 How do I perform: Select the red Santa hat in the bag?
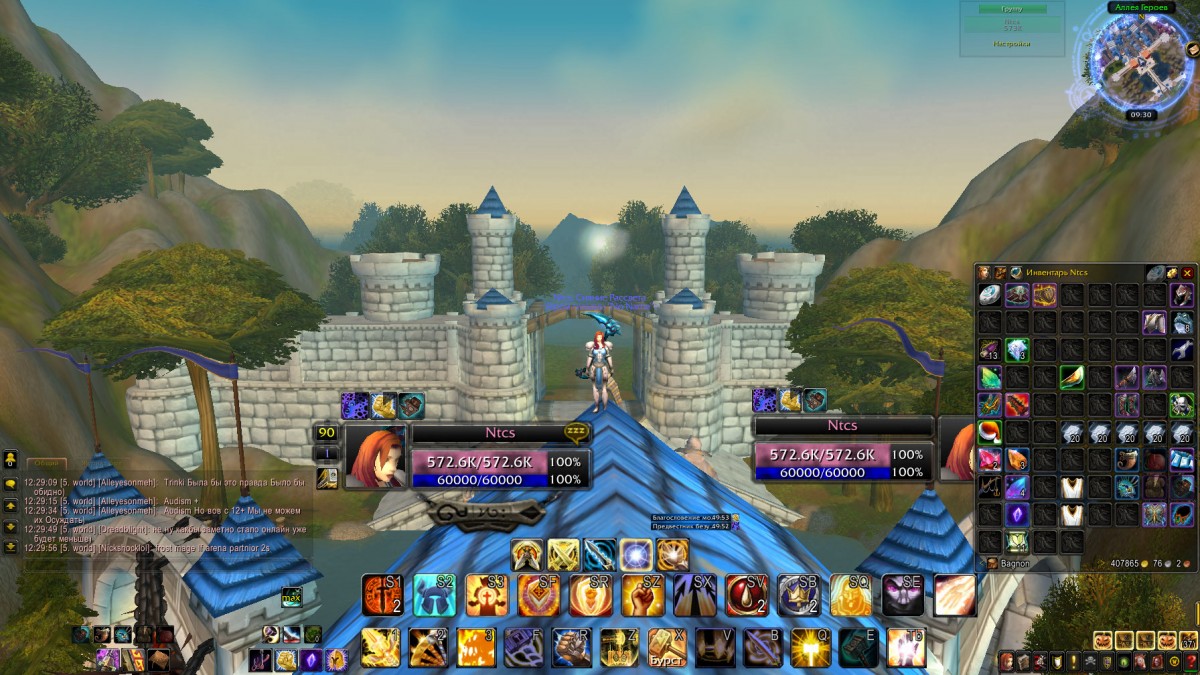pos(990,433)
